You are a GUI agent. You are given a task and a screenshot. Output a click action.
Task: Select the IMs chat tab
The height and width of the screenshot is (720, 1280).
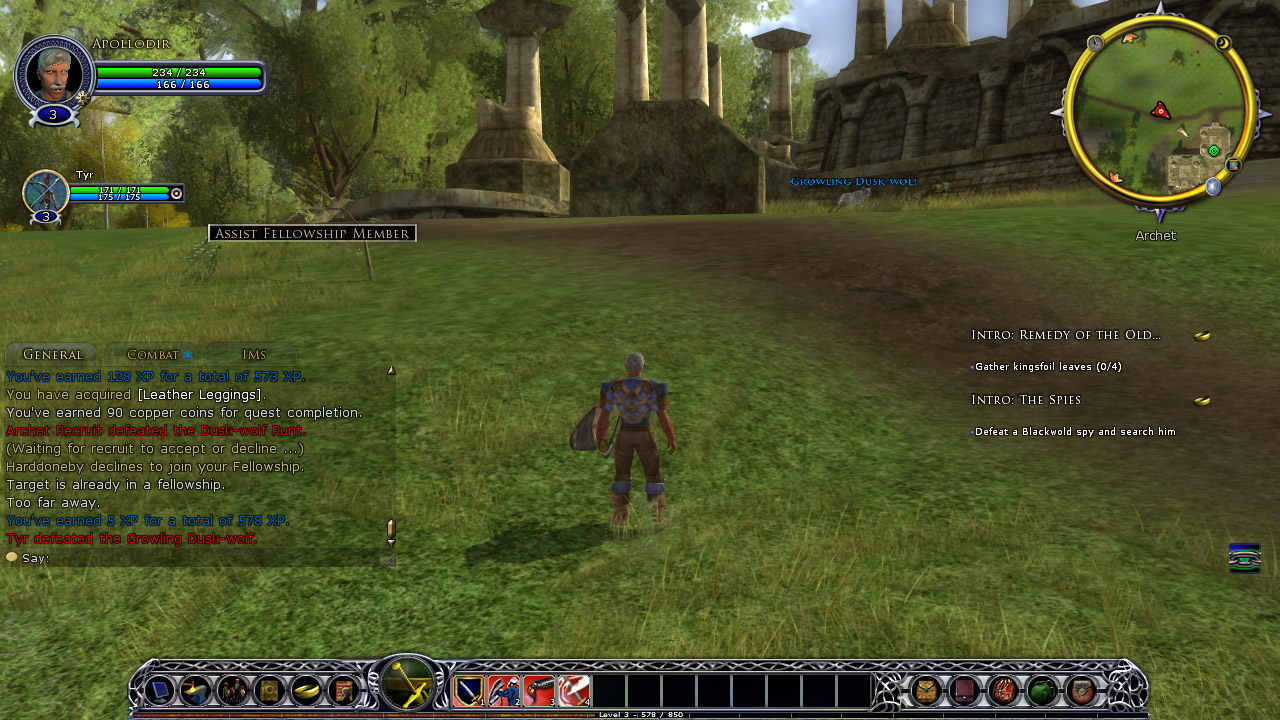[x=253, y=355]
